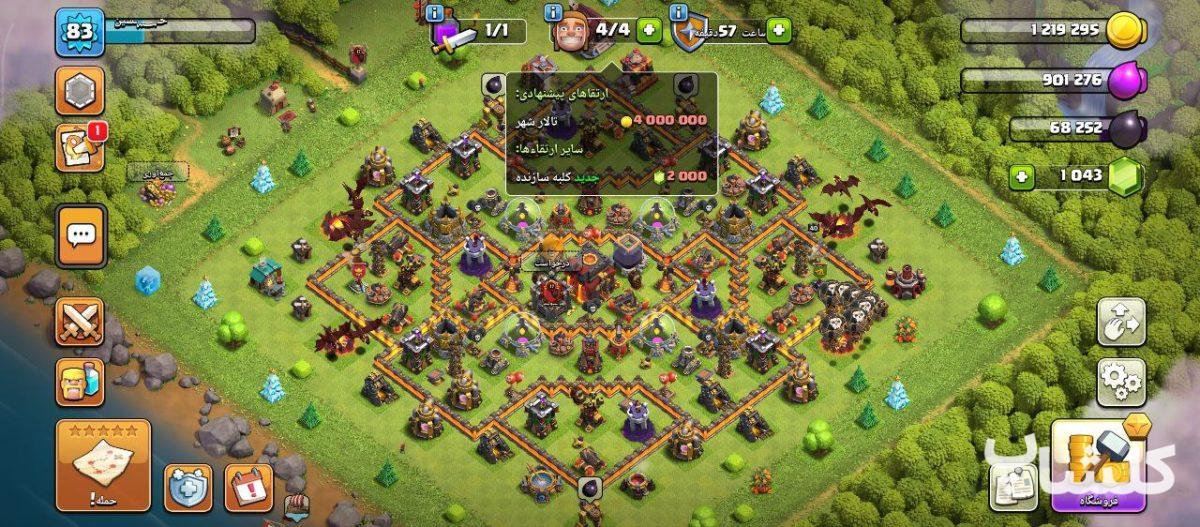Add a builder with the green plus
Image resolution: width=1200 pixels, height=527 pixels.
click(x=648, y=30)
